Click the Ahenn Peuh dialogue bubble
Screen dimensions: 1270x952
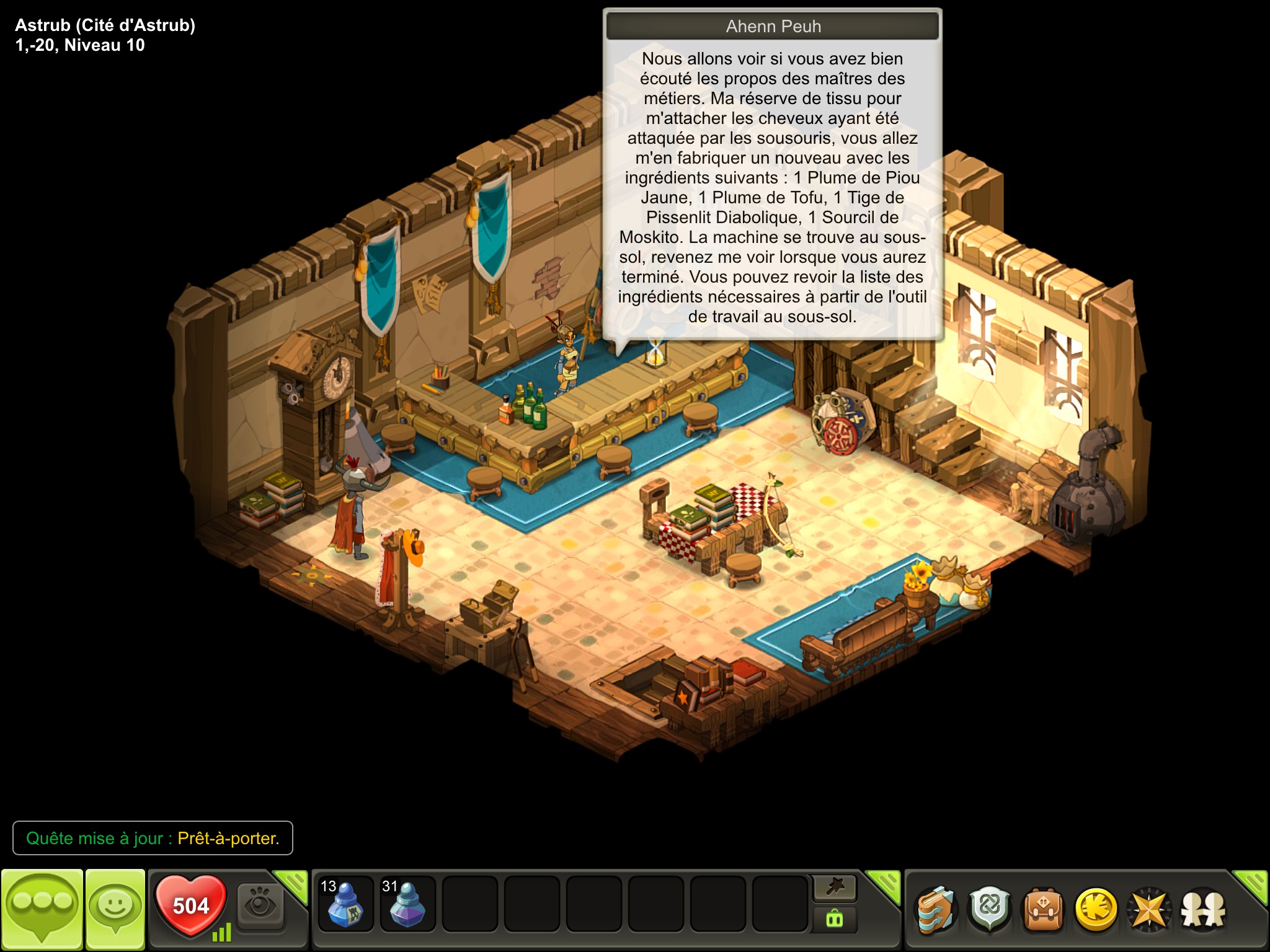tap(773, 187)
